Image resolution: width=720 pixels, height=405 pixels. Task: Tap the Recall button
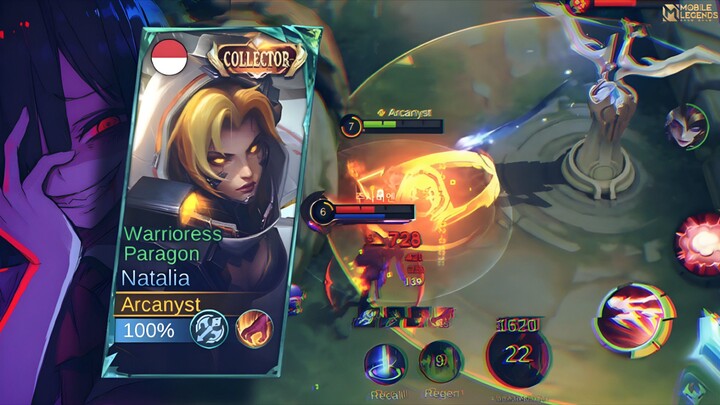(384, 364)
